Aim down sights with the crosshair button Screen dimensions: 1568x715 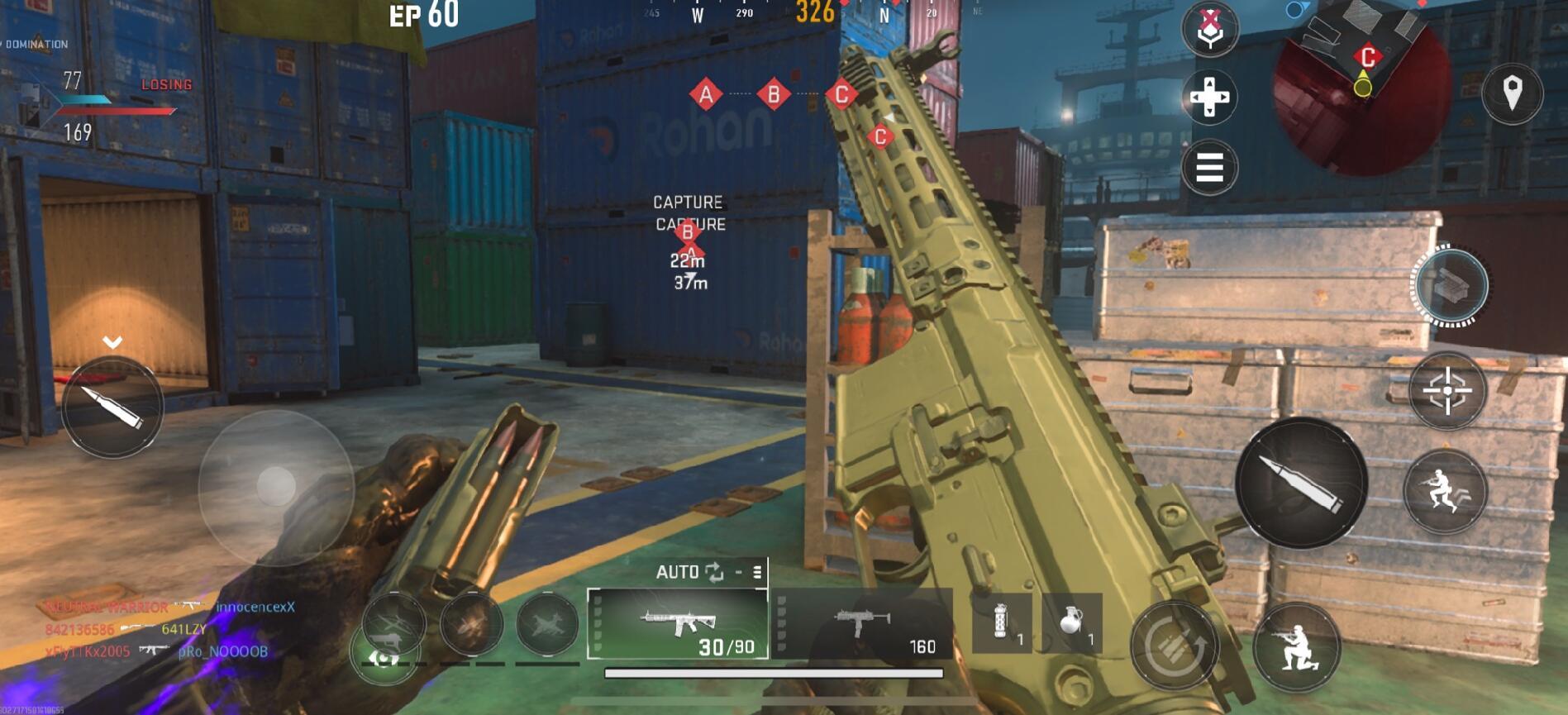pos(1447,390)
